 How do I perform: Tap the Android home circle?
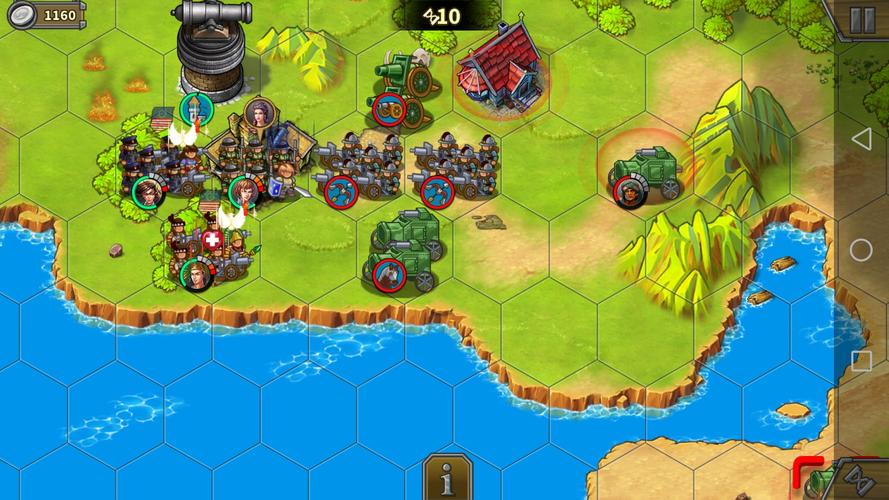click(861, 250)
